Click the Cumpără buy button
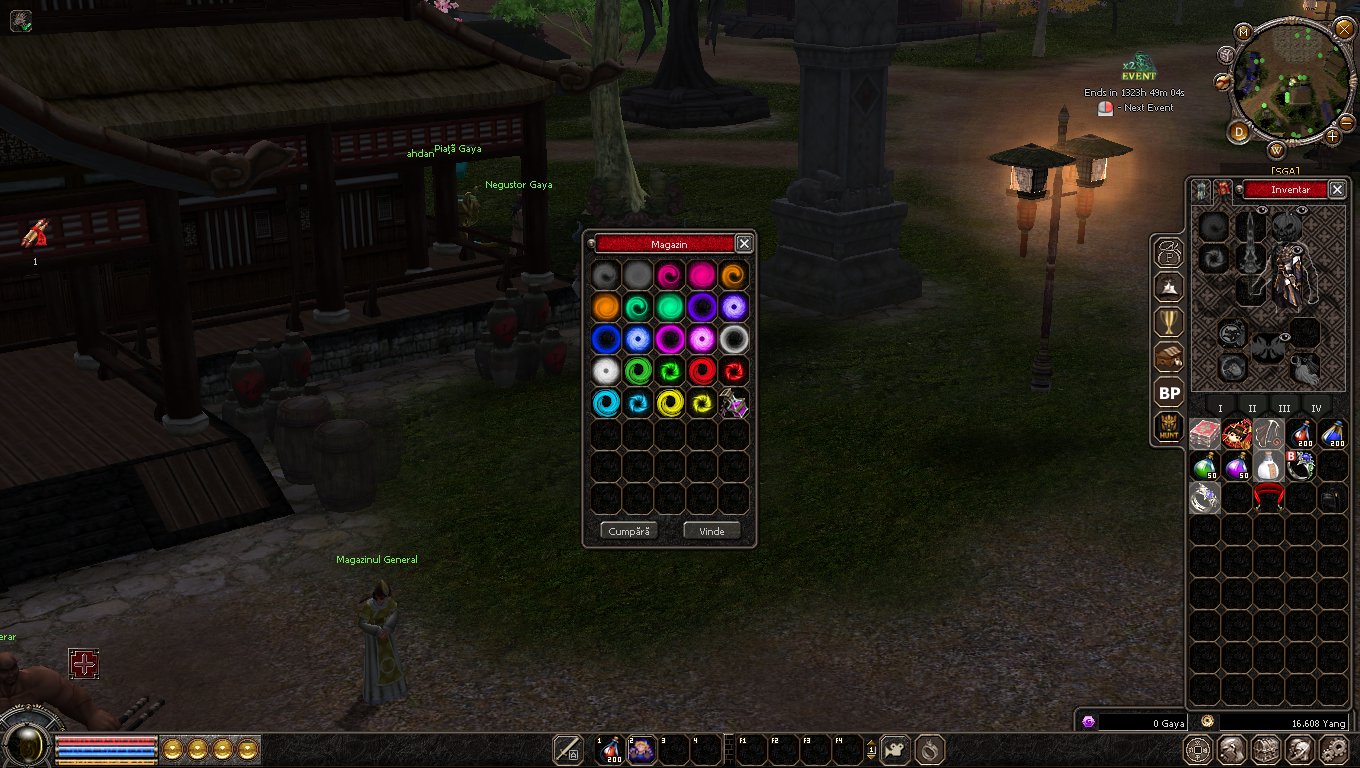Image resolution: width=1360 pixels, height=768 pixels. coord(629,531)
